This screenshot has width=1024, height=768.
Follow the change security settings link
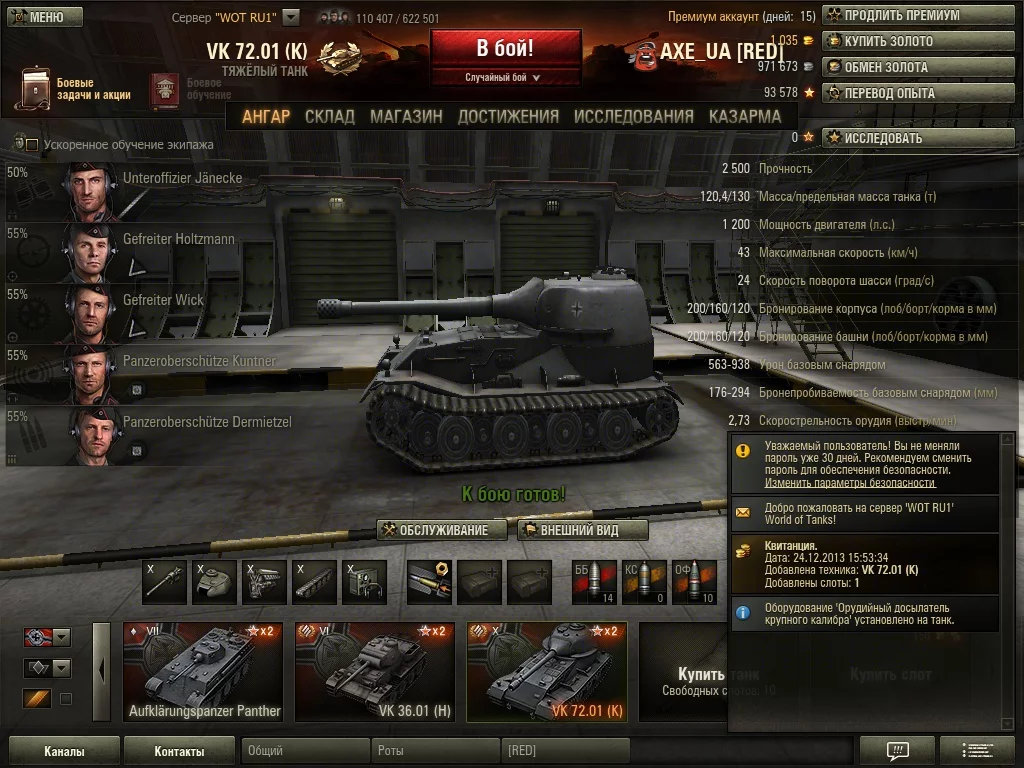coord(836,482)
